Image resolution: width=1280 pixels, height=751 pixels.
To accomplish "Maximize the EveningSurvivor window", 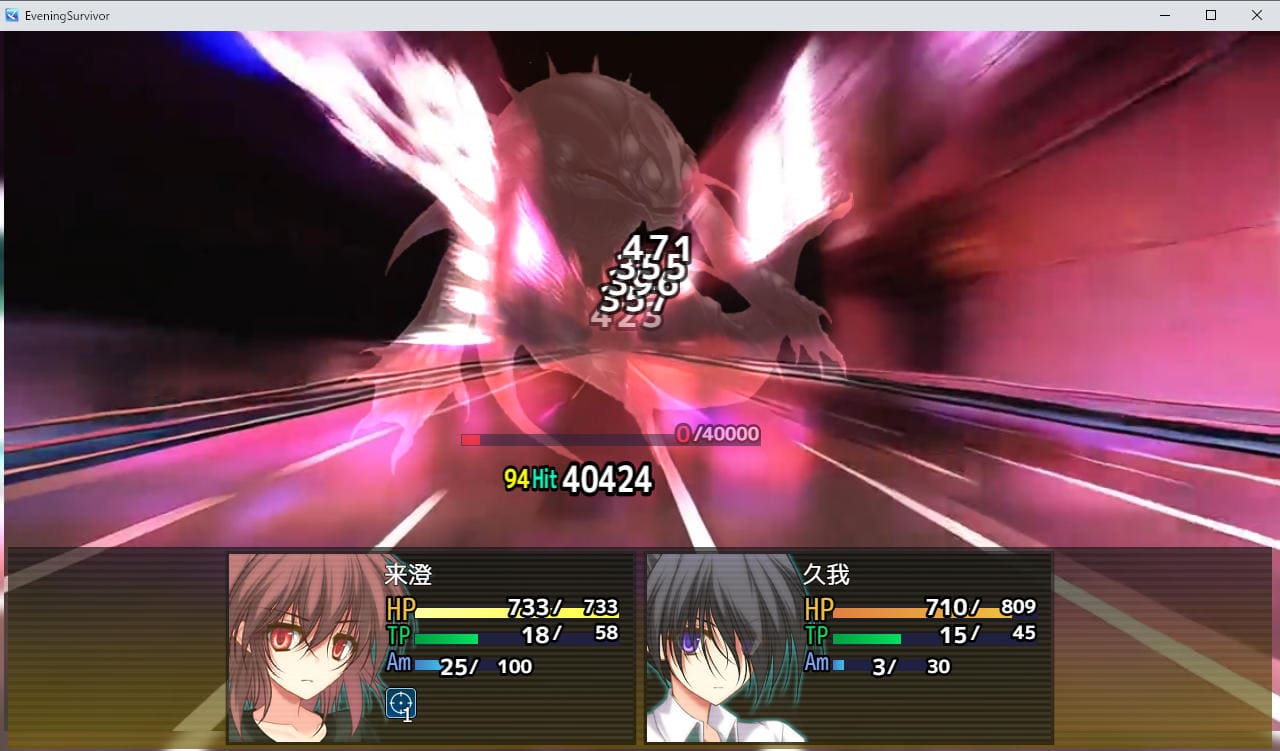I will [1211, 15].
